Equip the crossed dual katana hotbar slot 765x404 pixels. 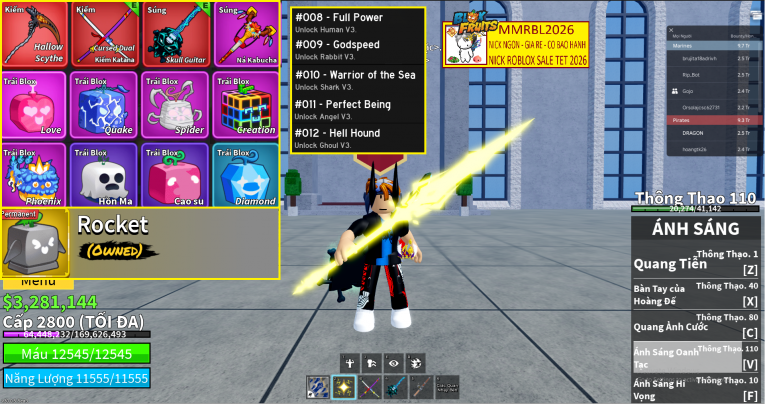[x=370, y=388]
